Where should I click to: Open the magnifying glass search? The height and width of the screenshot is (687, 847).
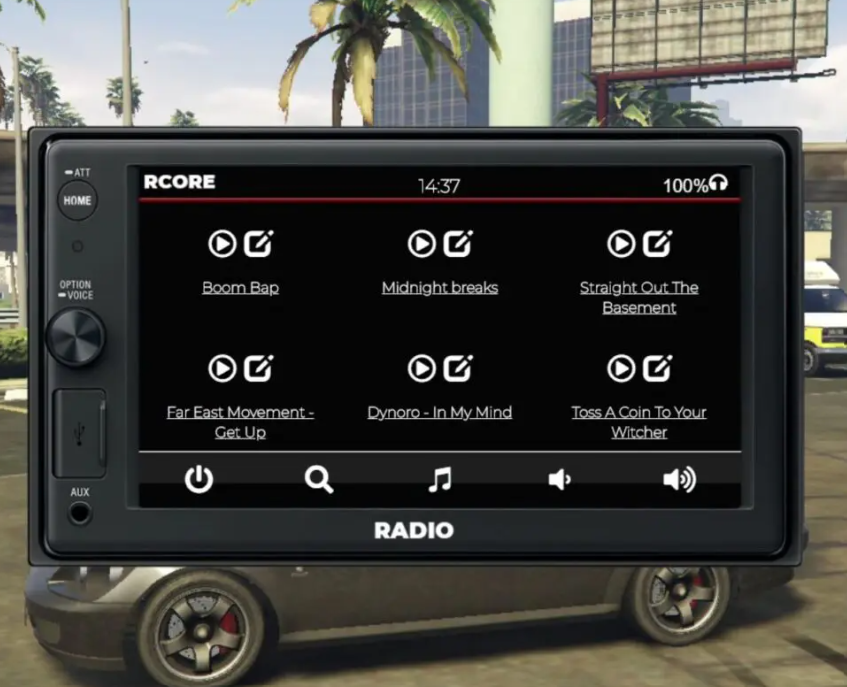coord(319,480)
